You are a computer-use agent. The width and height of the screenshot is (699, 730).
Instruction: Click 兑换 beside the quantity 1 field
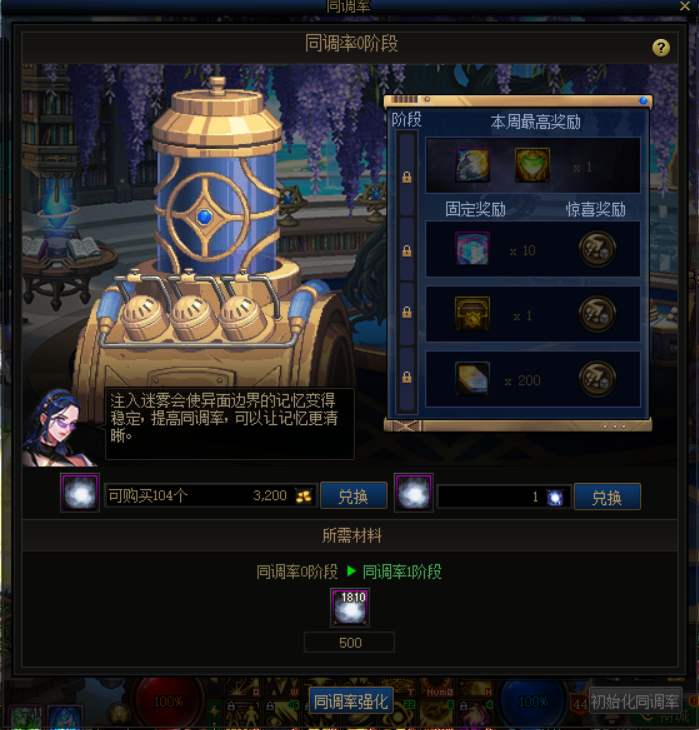point(607,496)
